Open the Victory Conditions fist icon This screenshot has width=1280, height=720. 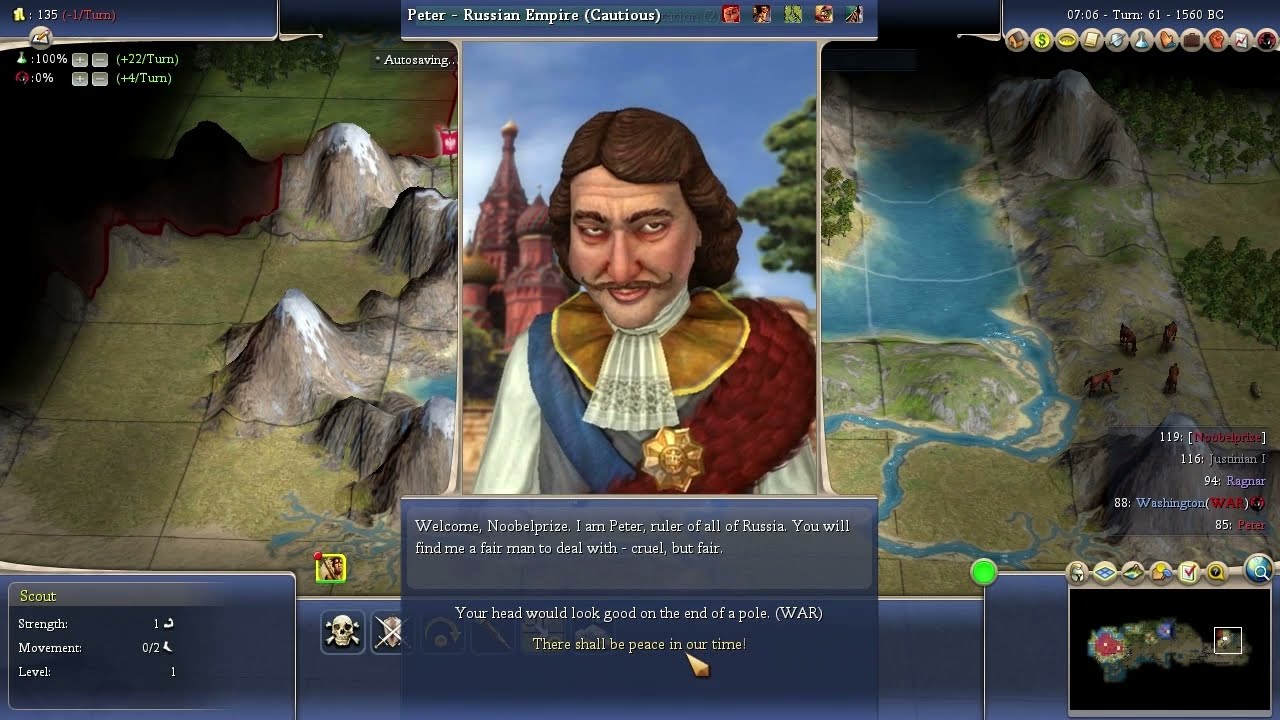(x=1217, y=41)
